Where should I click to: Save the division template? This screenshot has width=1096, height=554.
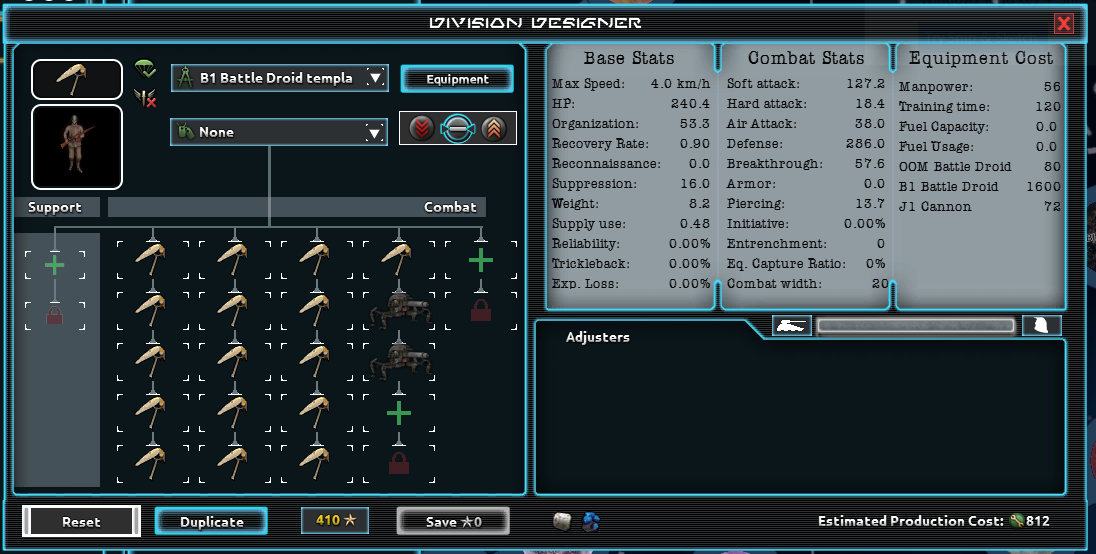(x=453, y=521)
